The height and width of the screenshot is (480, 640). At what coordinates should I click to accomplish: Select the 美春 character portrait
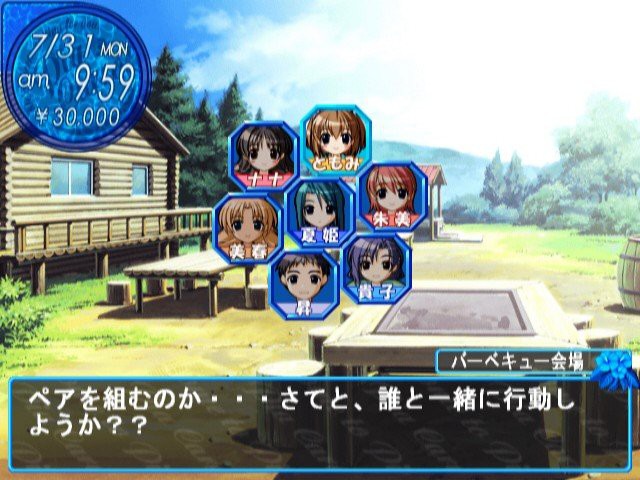tap(248, 227)
